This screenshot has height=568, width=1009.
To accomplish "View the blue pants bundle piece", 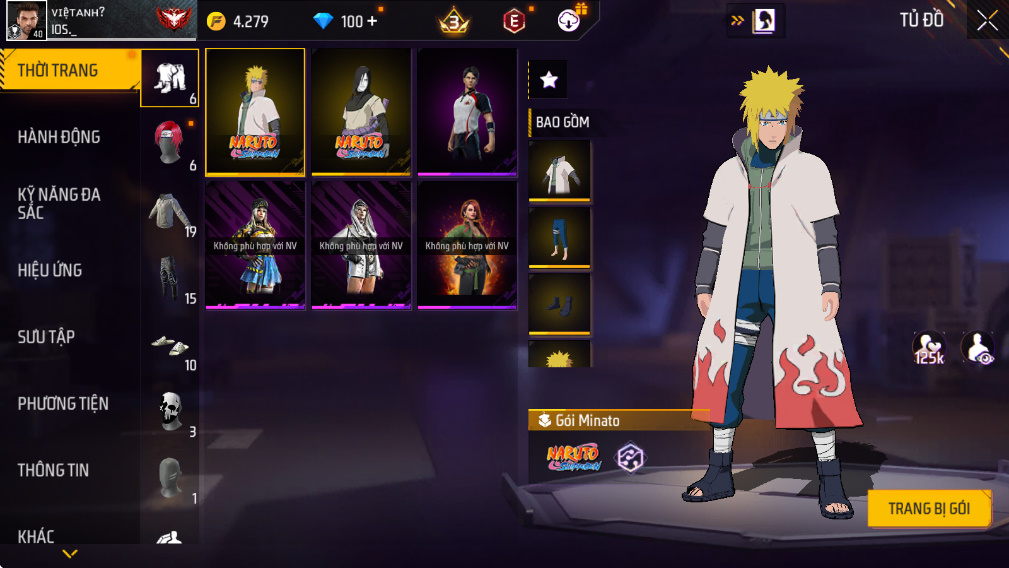I will coord(559,237).
